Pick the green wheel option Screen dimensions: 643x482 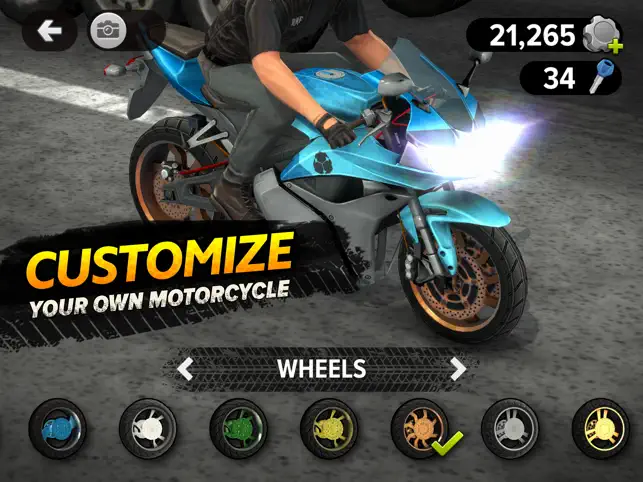click(x=238, y=429)
